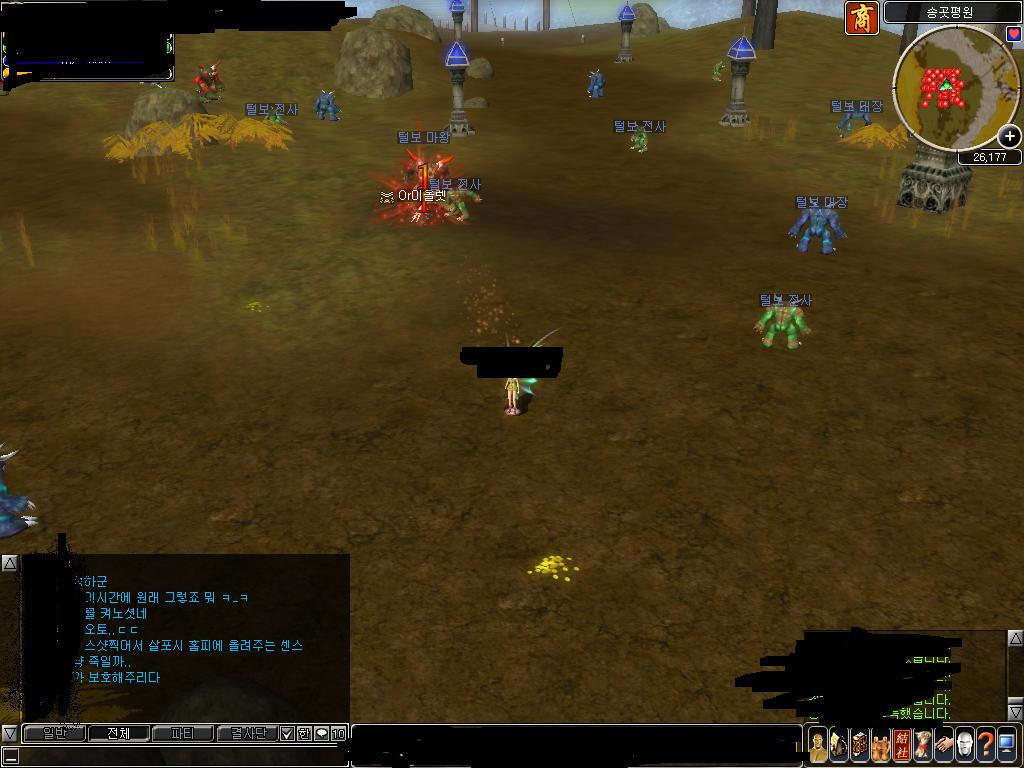
Task: Open the 파티 chat tab
Action: 182,734
